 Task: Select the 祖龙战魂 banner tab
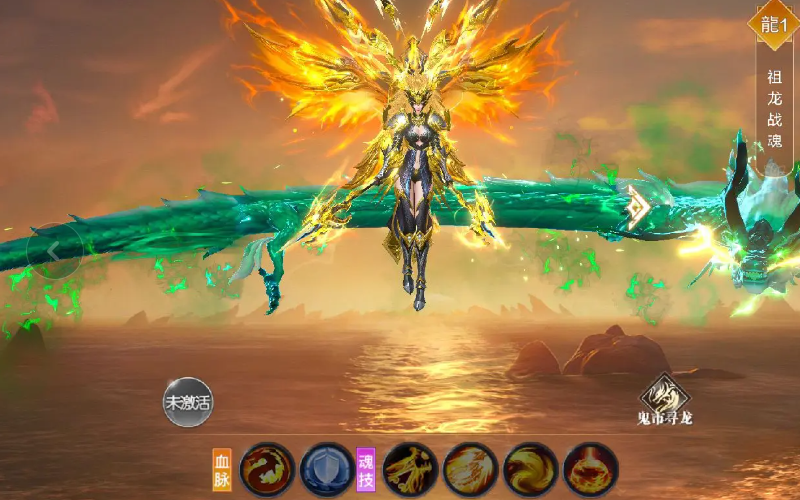pos(774,108)
